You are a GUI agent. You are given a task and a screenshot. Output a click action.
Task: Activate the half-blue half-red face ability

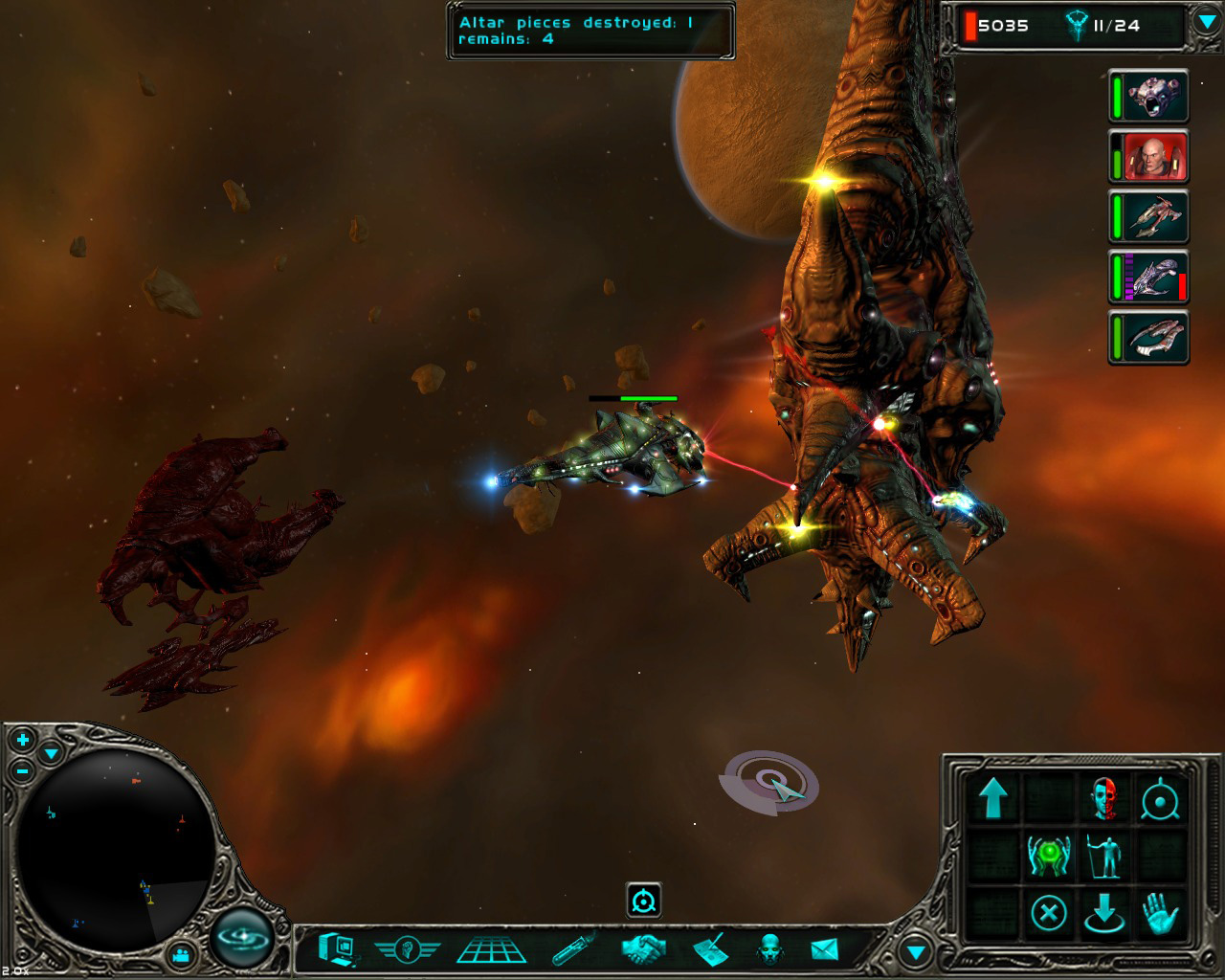tap(1104, 798)
